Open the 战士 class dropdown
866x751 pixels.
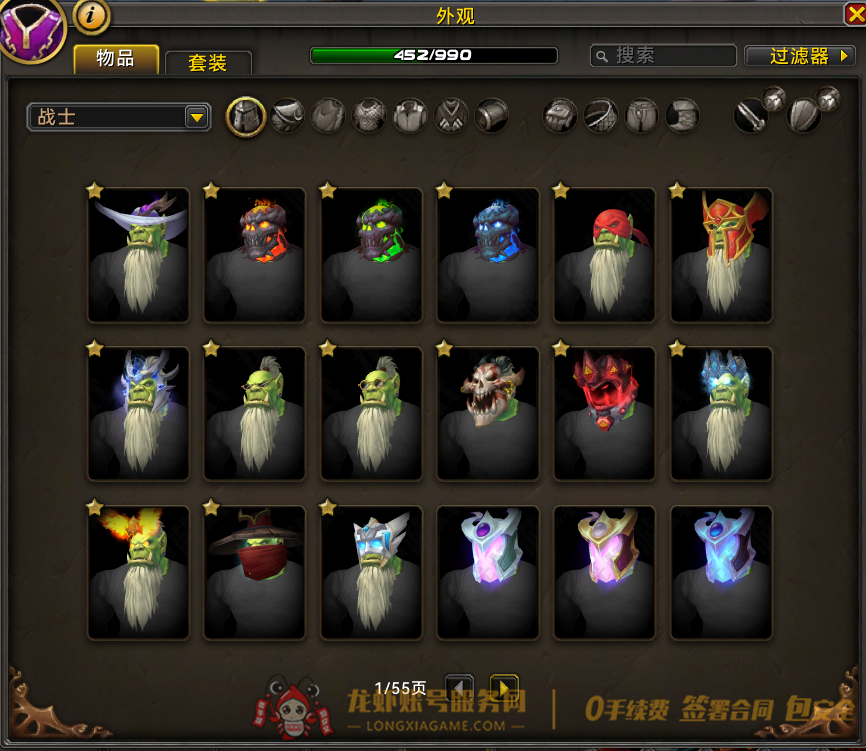point(119,117)
